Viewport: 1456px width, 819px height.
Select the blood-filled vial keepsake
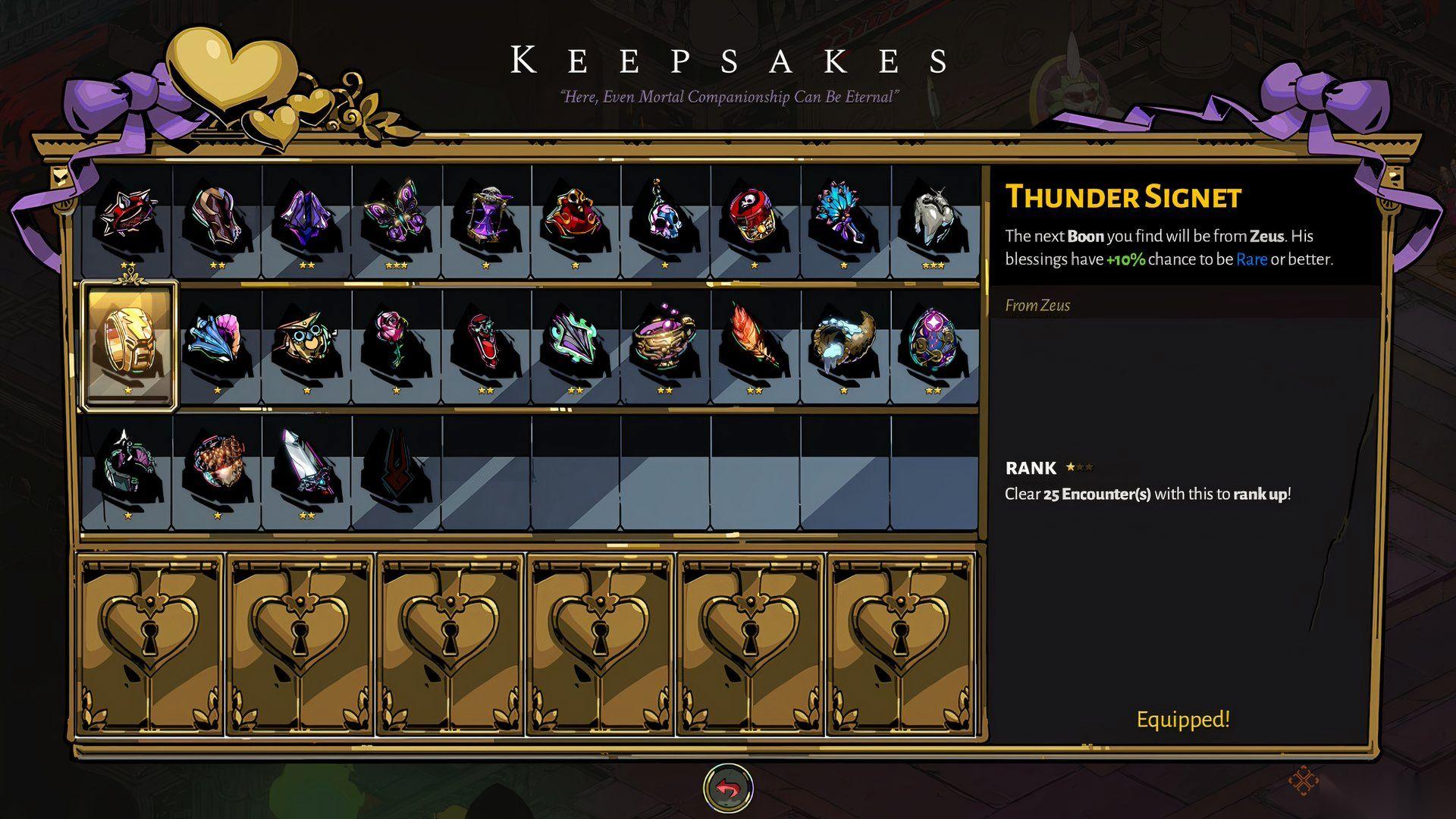click(x=485, y=343)
